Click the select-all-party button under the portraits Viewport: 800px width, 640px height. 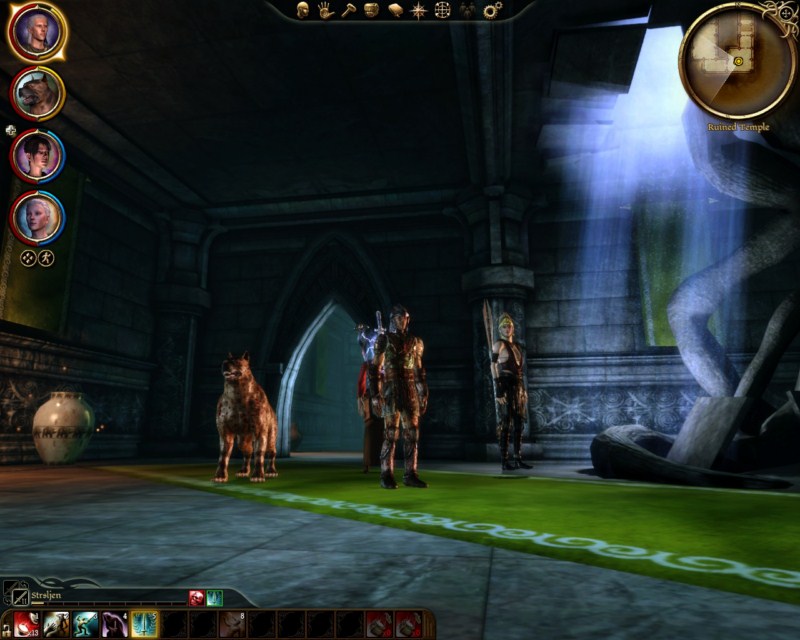(28, 257)
